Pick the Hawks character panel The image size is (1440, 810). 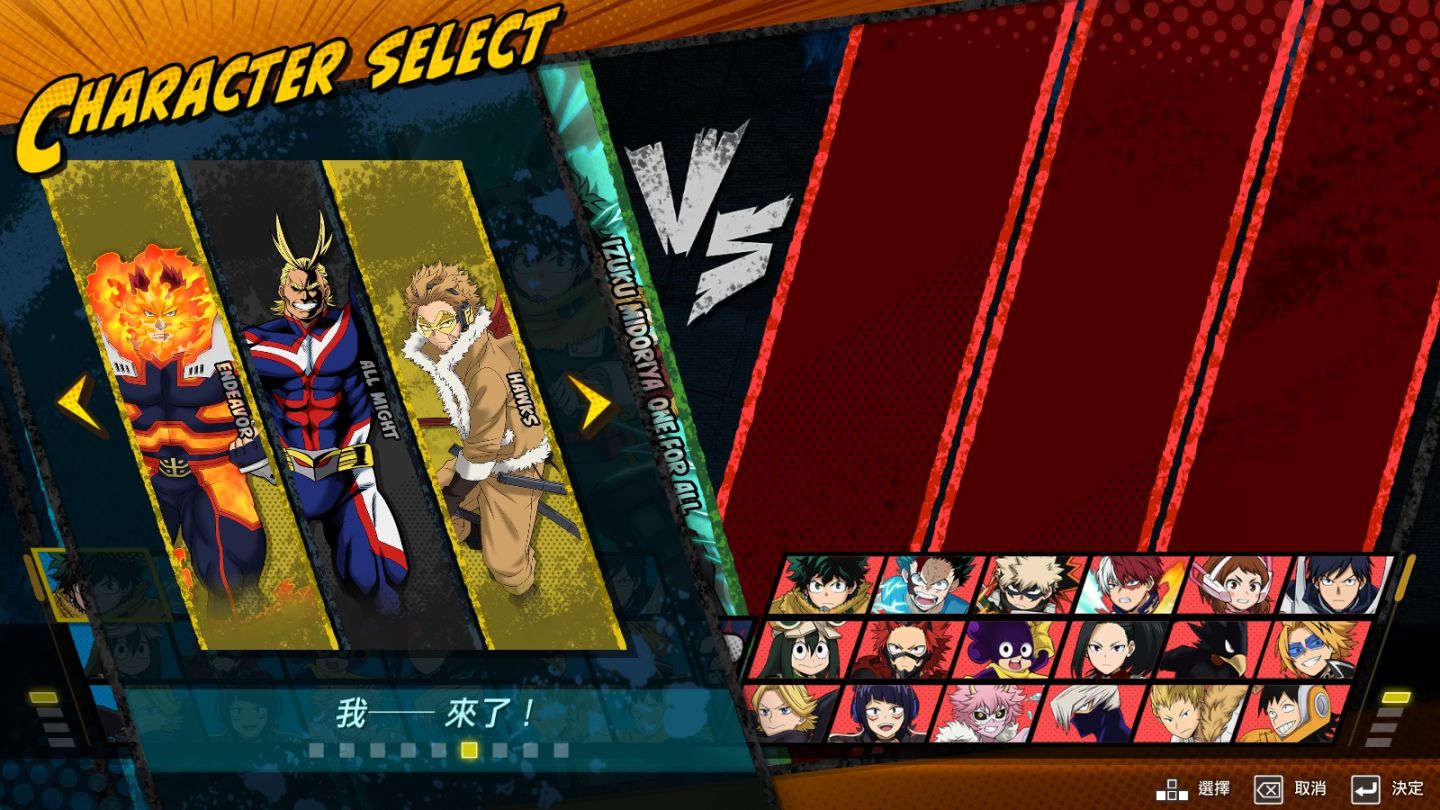click(480, 410)
